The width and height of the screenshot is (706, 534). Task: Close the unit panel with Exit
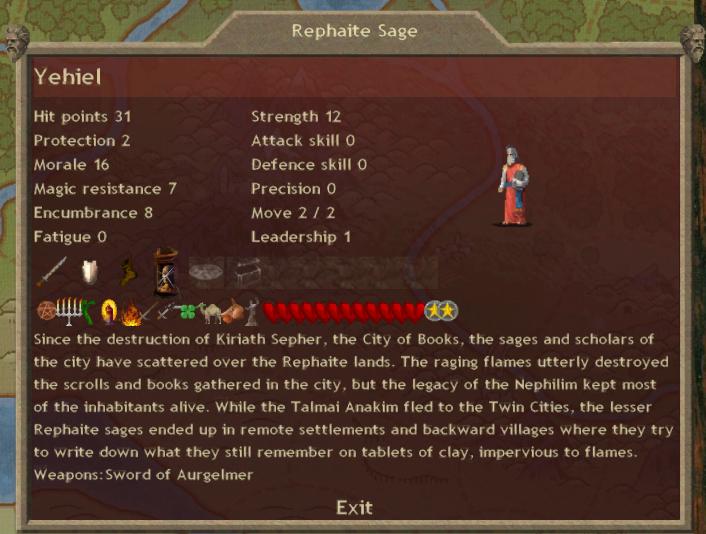click(x=354, y=507)
